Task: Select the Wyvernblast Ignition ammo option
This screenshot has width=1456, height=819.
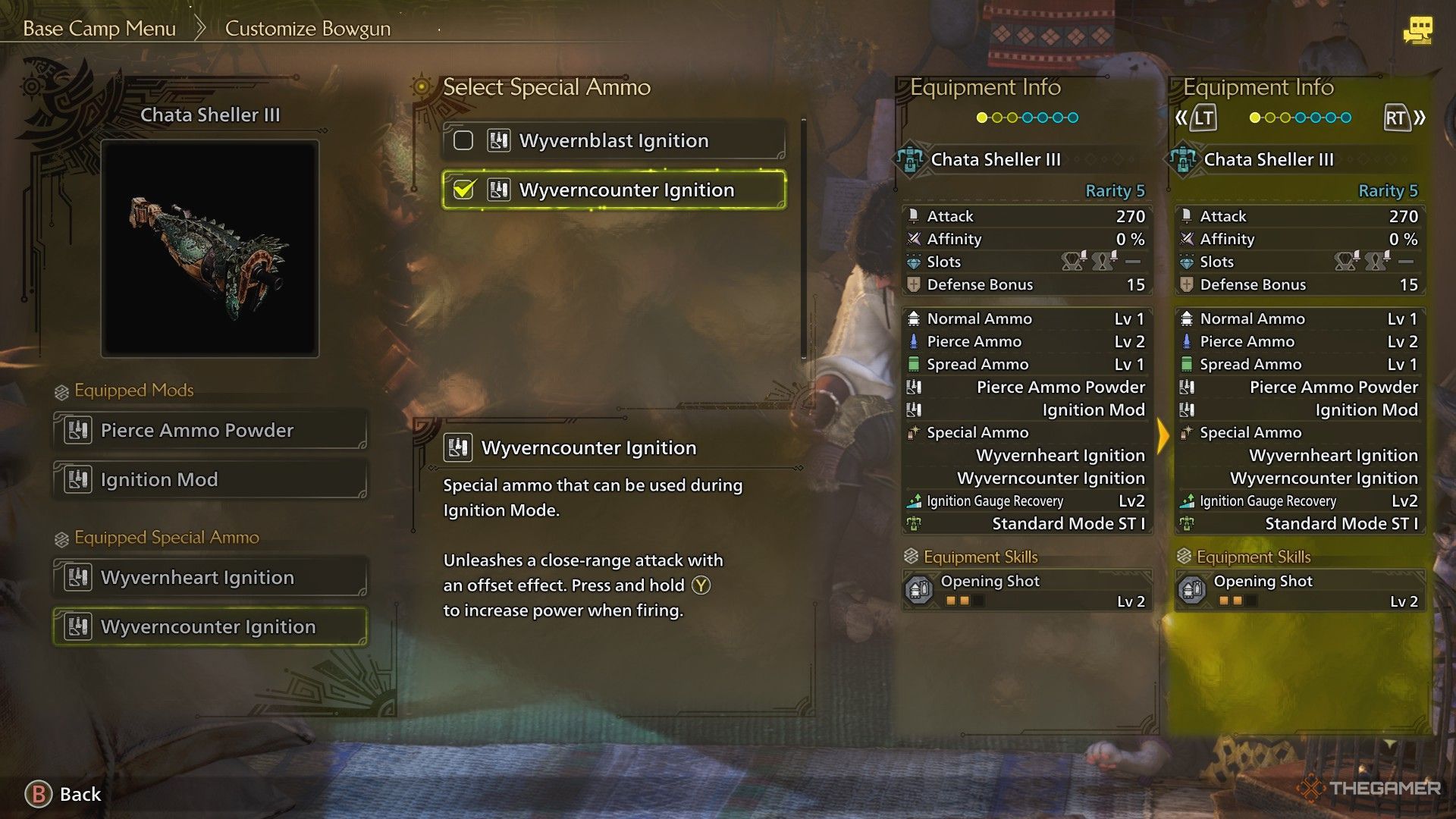Action: (613, 141)
